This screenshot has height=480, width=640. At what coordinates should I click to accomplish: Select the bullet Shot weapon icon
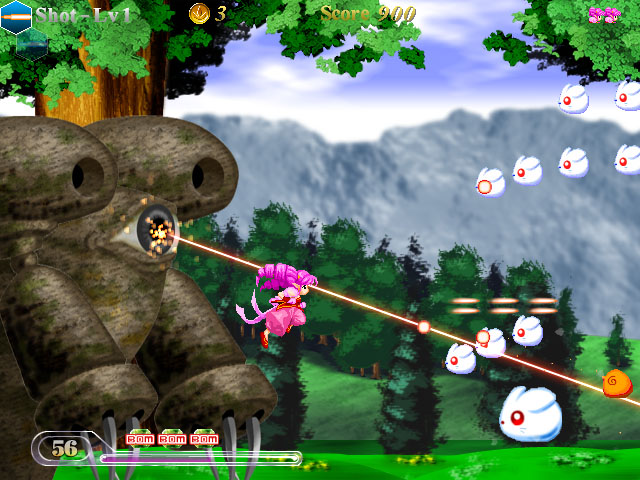pos(16,15)
